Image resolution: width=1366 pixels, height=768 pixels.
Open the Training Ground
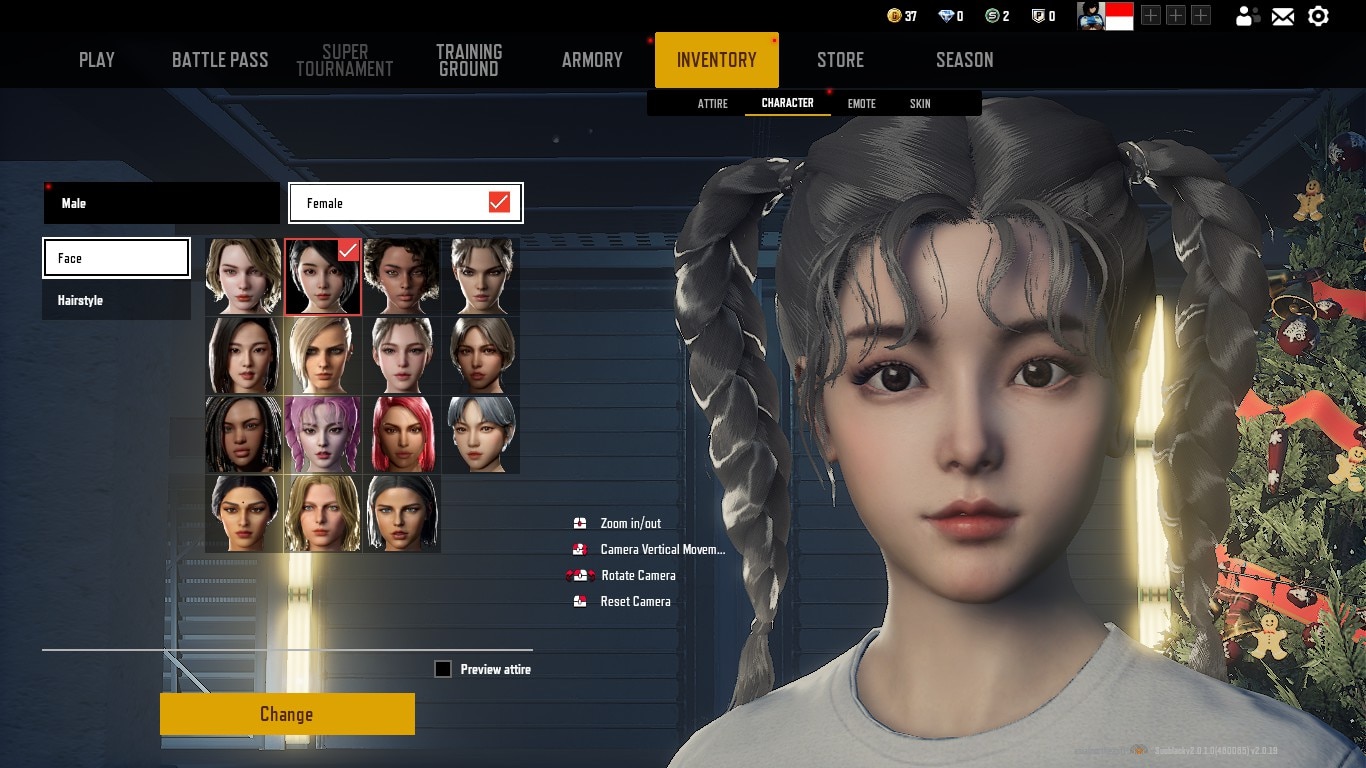click(469, 60)
